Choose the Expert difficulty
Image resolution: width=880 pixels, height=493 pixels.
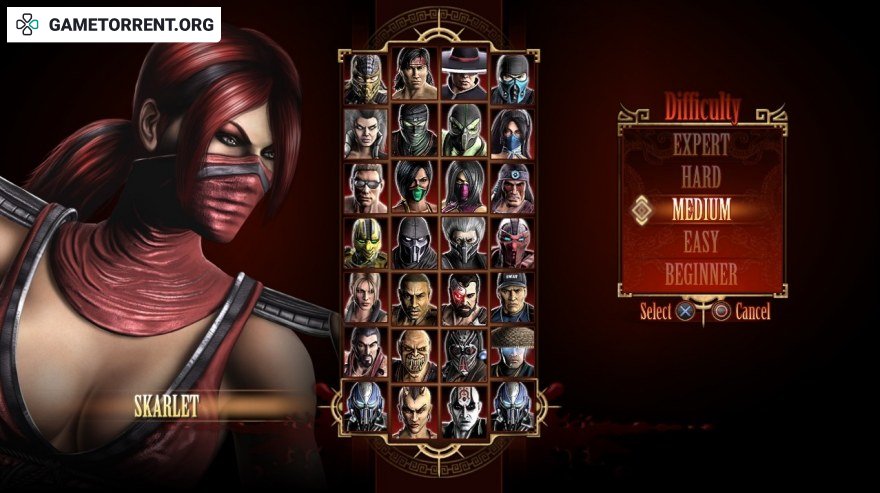(701, 145)
